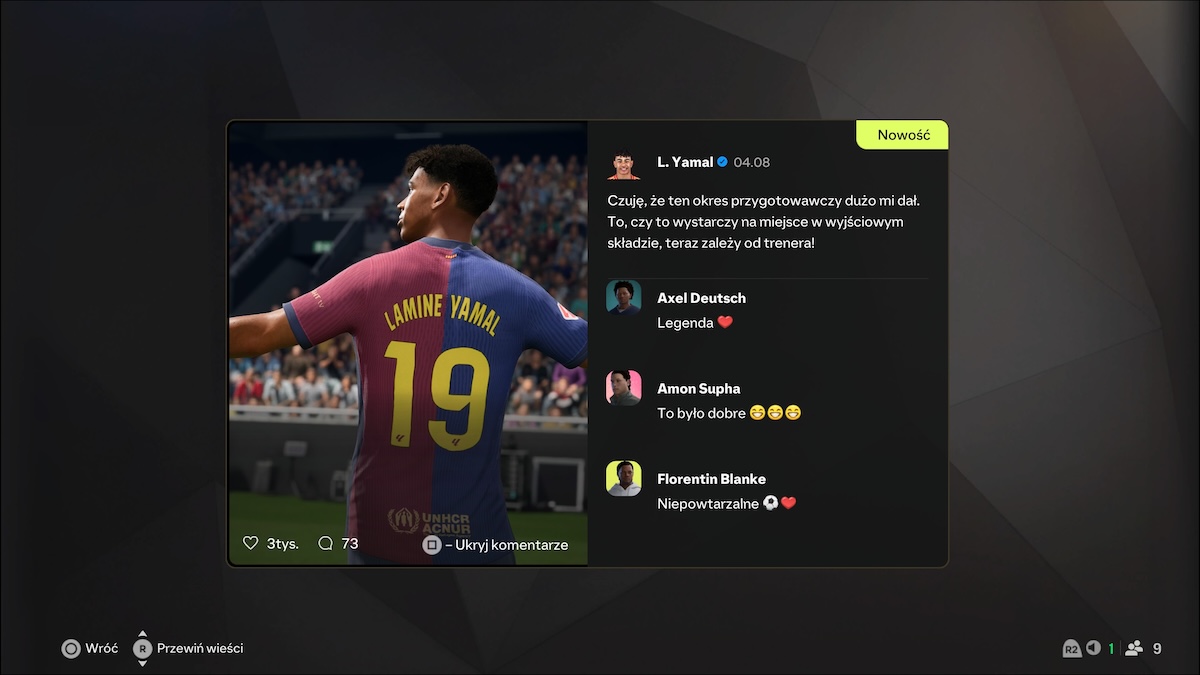Hide comments via Ukryj komentarze

(496, 545)
